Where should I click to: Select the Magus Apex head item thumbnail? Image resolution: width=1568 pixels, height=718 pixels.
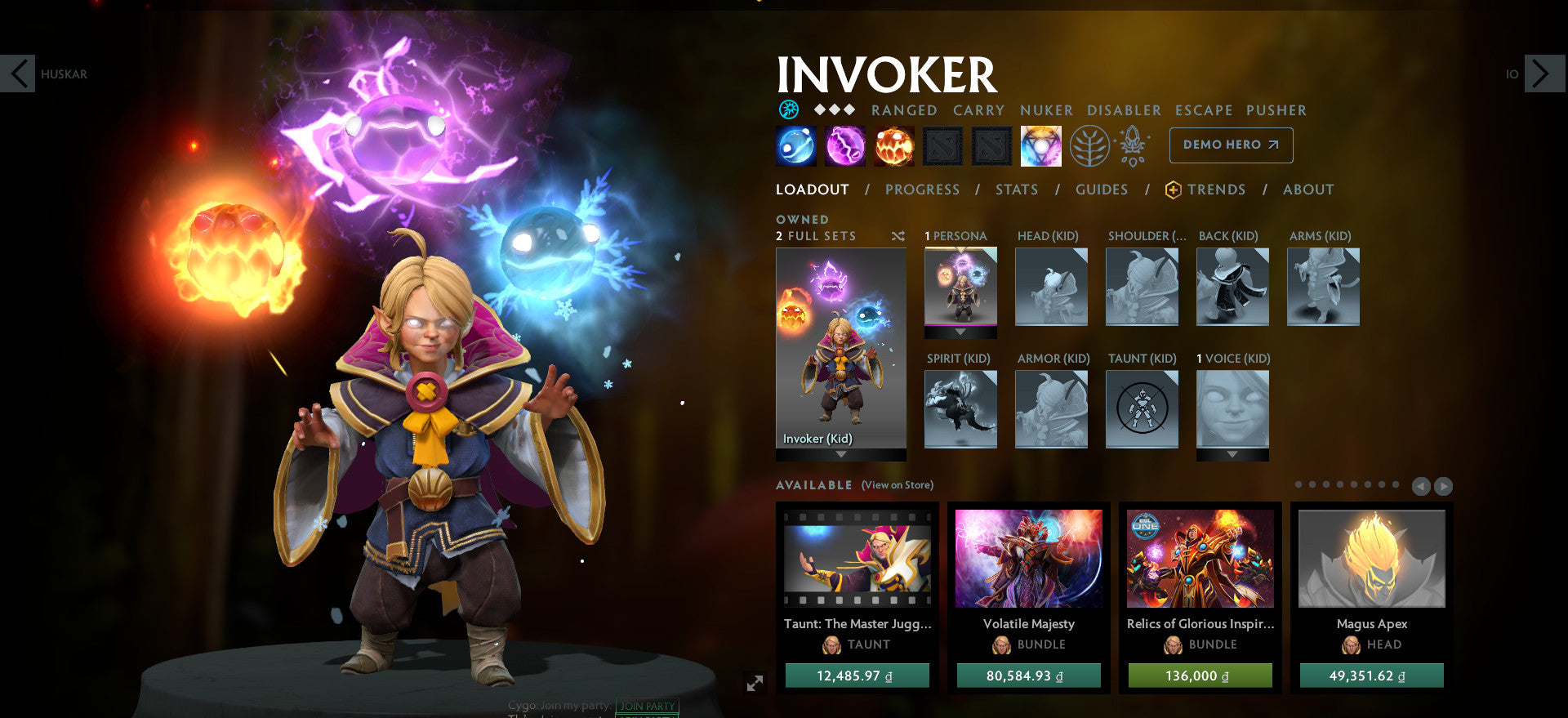point(1370,559)
